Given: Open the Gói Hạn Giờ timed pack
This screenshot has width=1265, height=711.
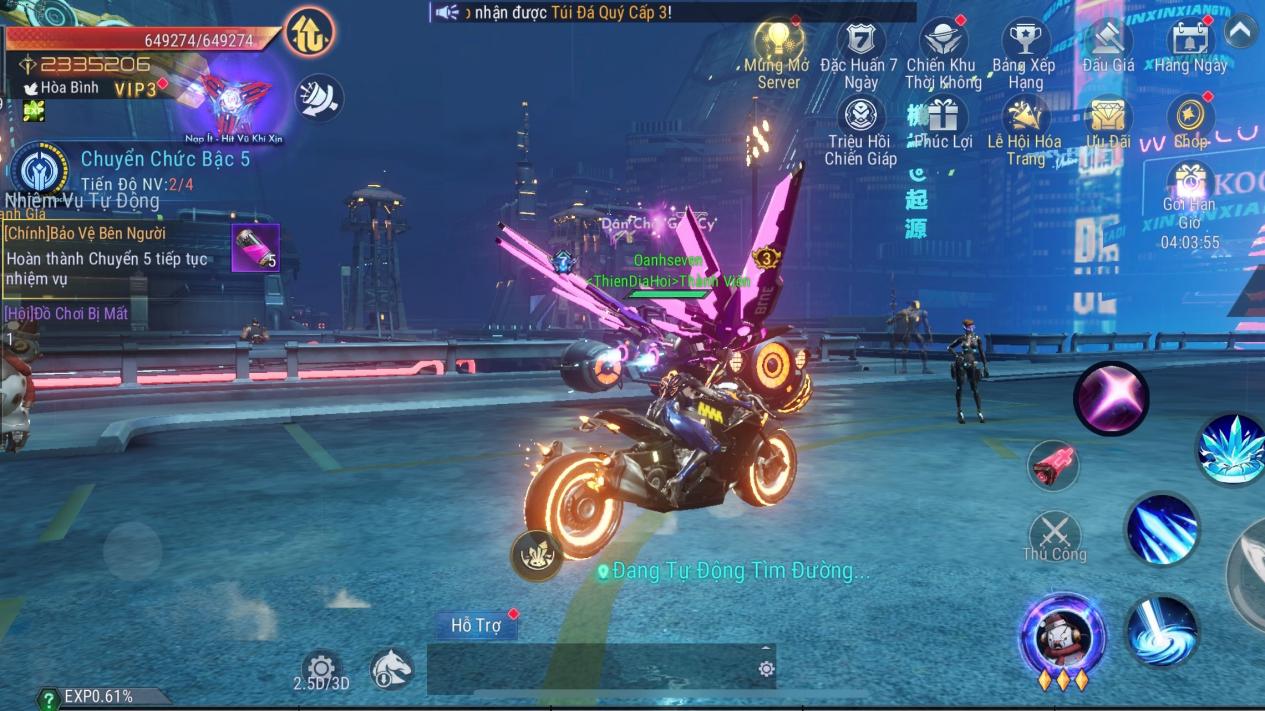Looking at the screenshot, I should [x=1190, y=186].
